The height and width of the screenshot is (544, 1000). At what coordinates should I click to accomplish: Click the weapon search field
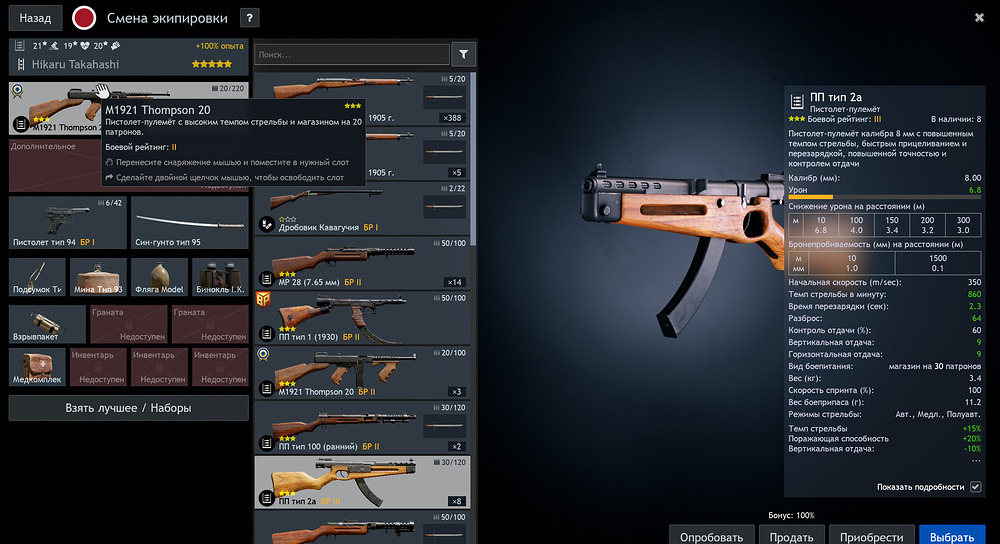(352, 54)
